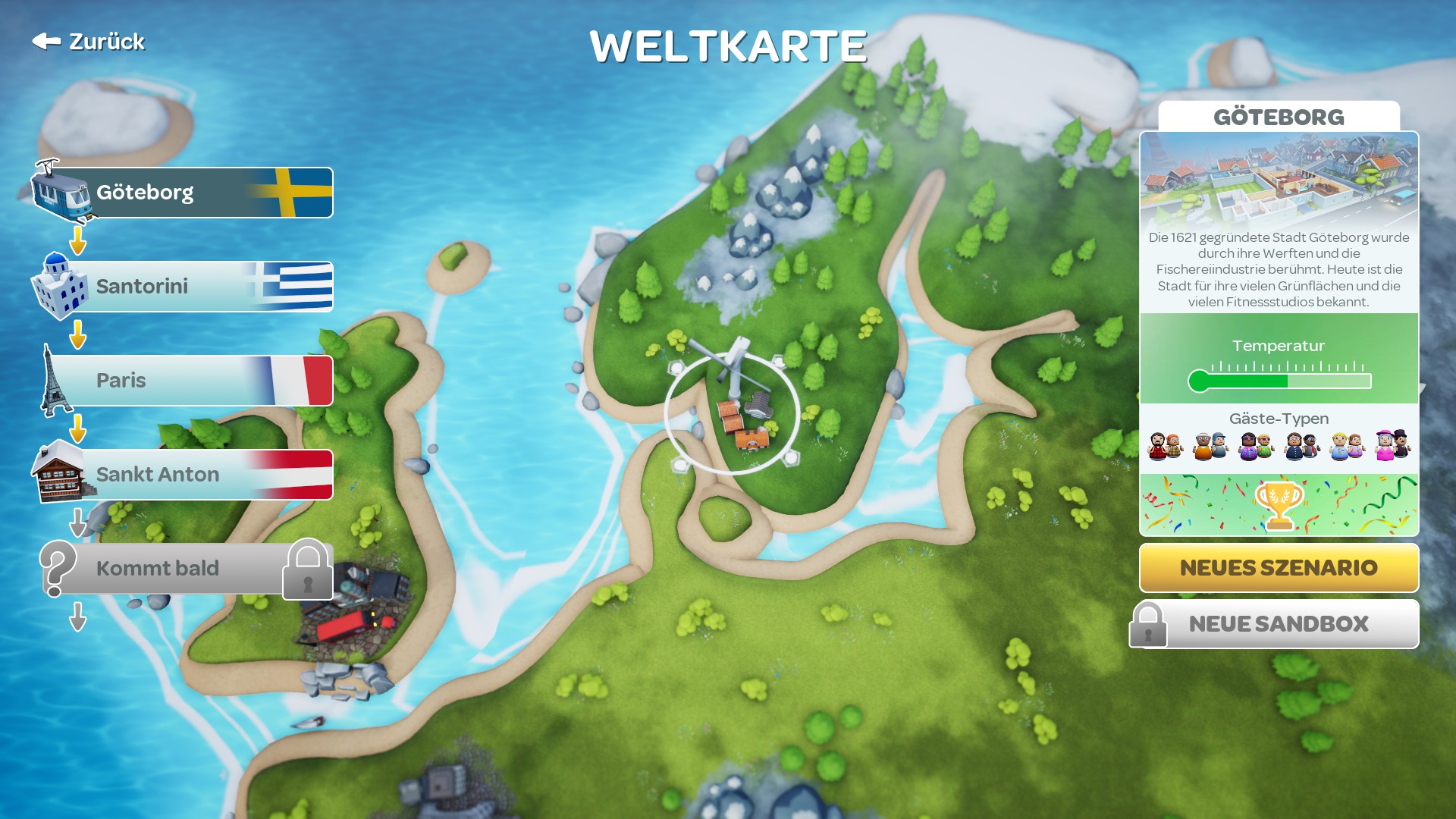This screenshot has width=1456, height=819.
Task: Choose Santorini from the location list
Action: pos(182,287)
